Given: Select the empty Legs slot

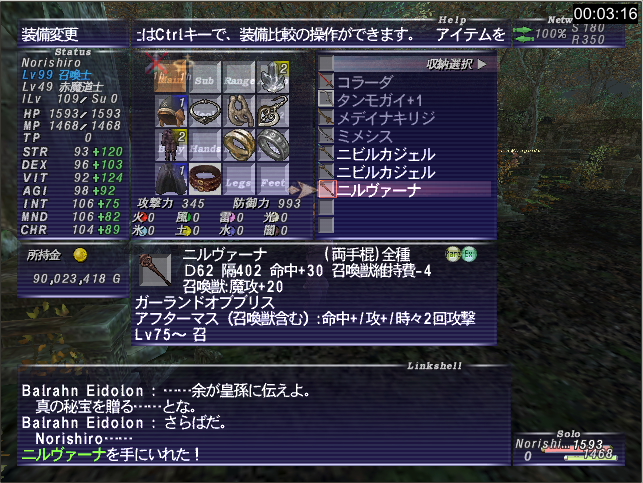Looking at the screenshot, I should point(239,179).
